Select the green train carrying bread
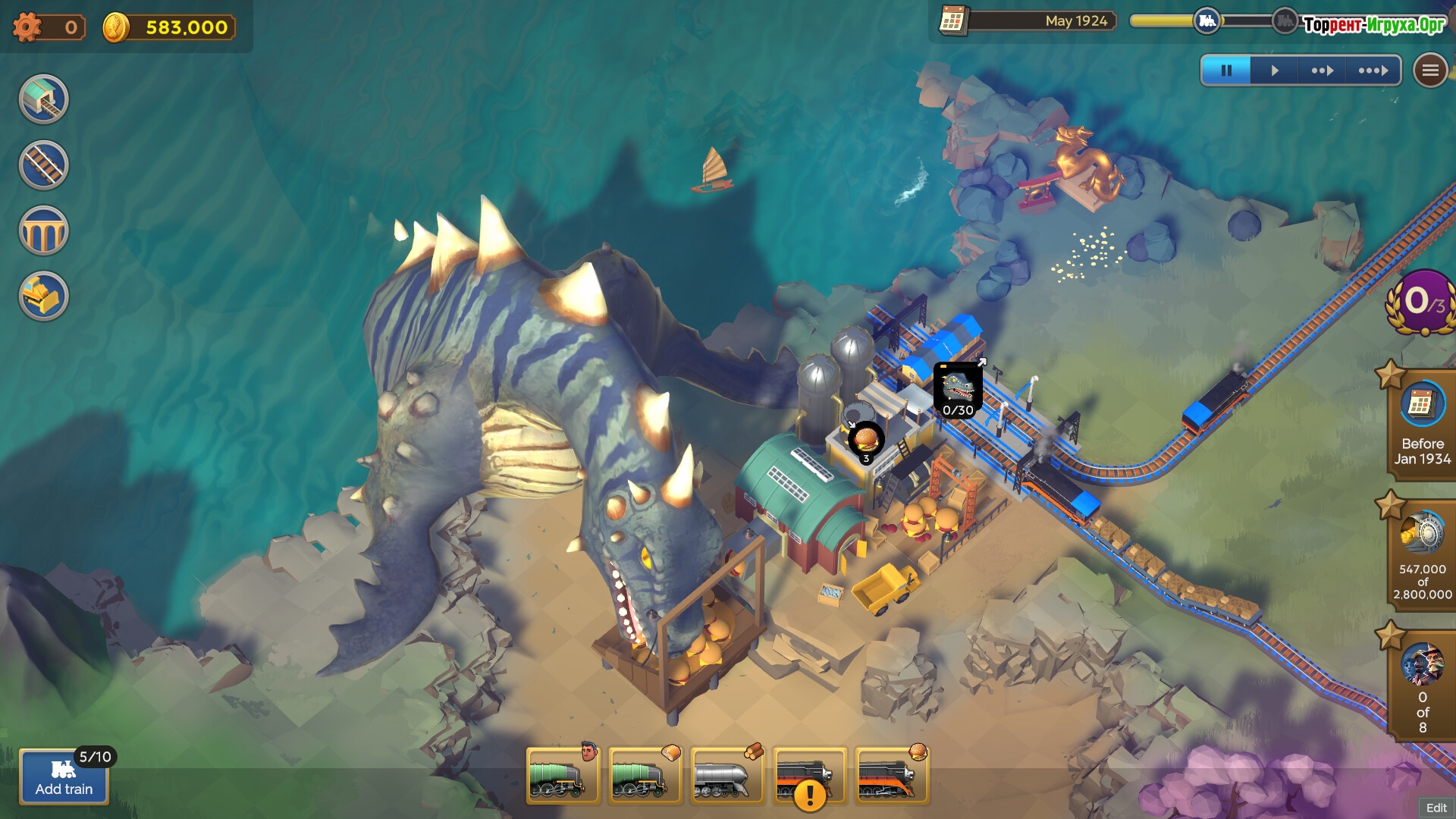The image size is (1456, 819). [x=644, y=776]
